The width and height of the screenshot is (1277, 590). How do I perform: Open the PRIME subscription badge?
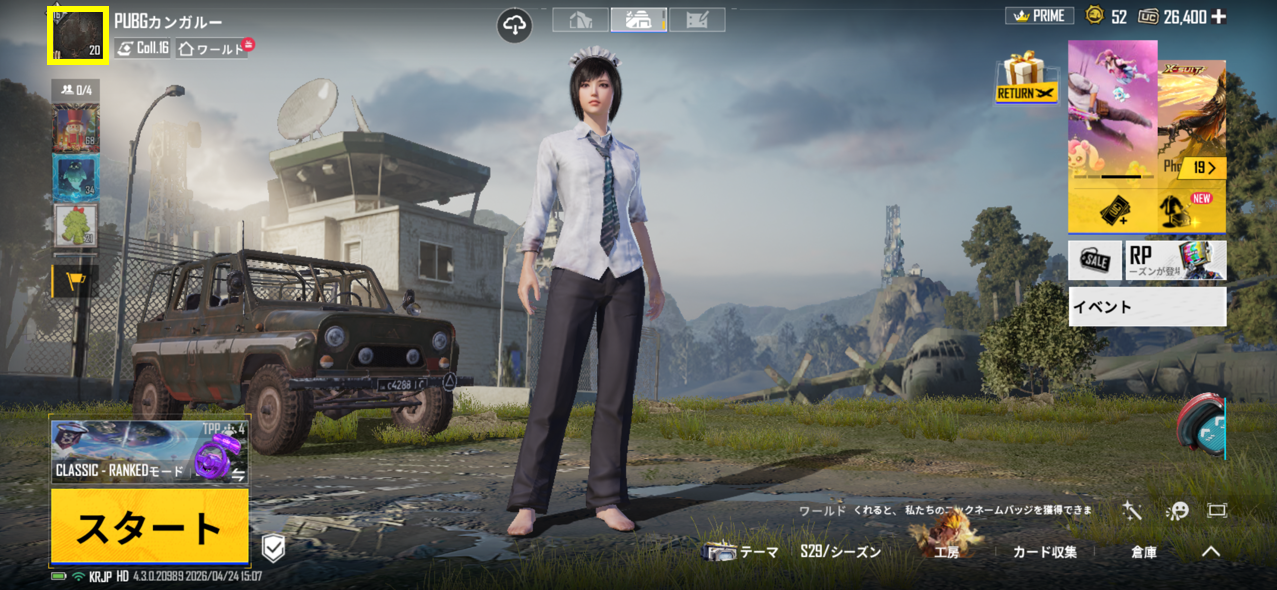pos(1039,16)
